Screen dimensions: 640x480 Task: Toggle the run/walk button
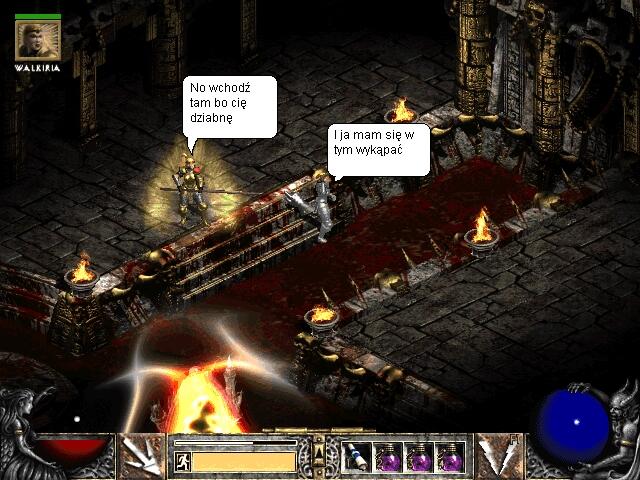click(x=183, y=461)
